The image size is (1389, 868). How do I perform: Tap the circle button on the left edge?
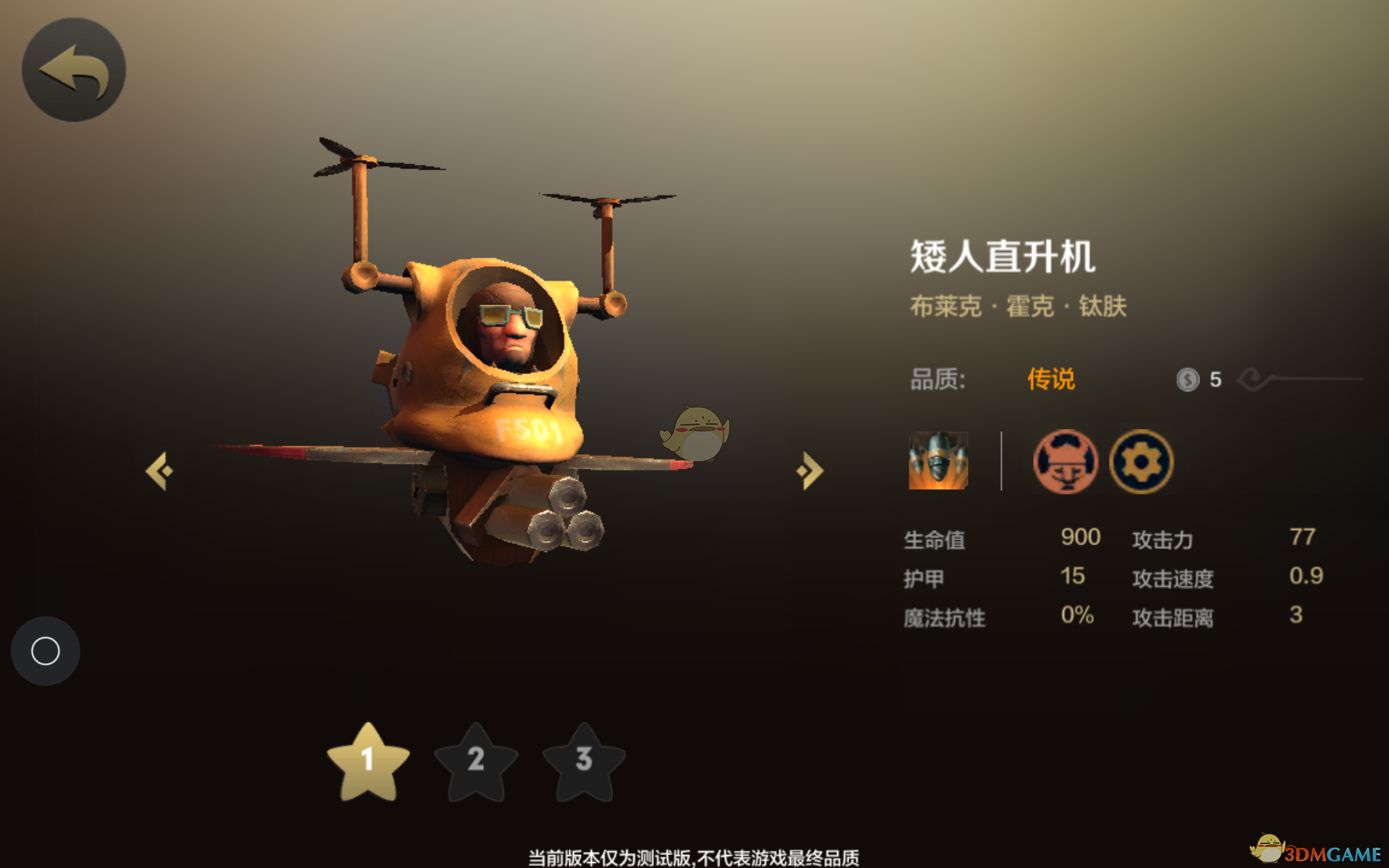coord(46,651)
